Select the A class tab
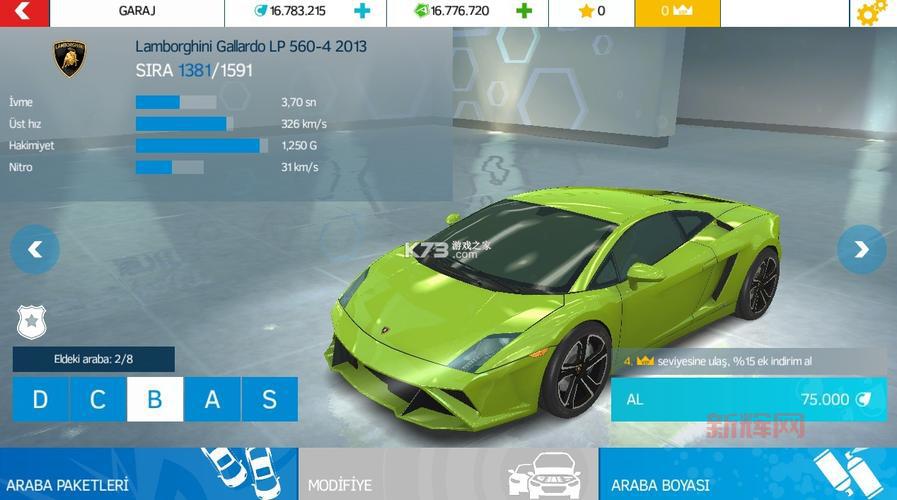897x500 pixels. coord(212,400)
